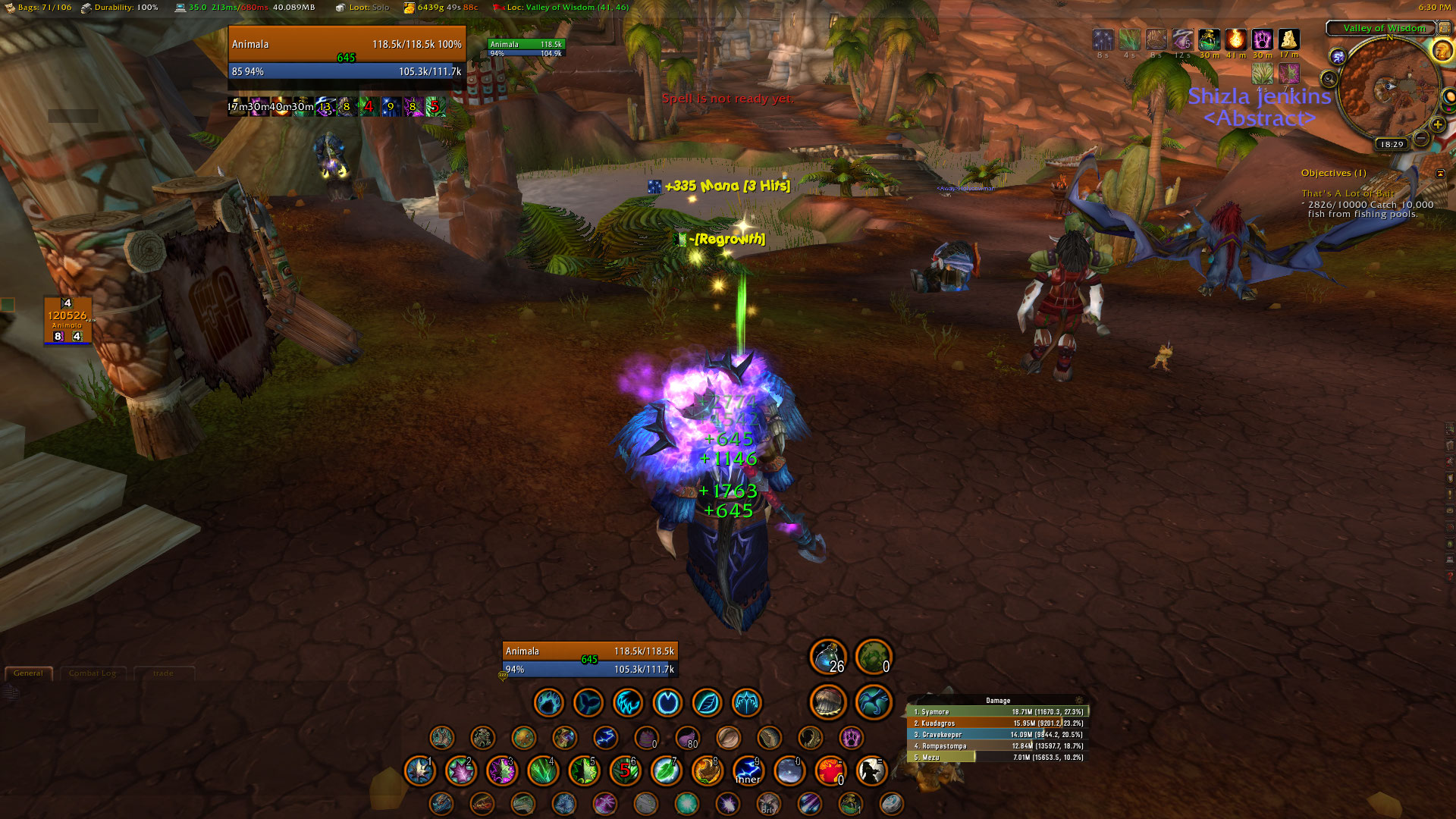1456x819 pixels.
Task: Switch to the Combat Log chat tab
Action: (x=93, y=673)
